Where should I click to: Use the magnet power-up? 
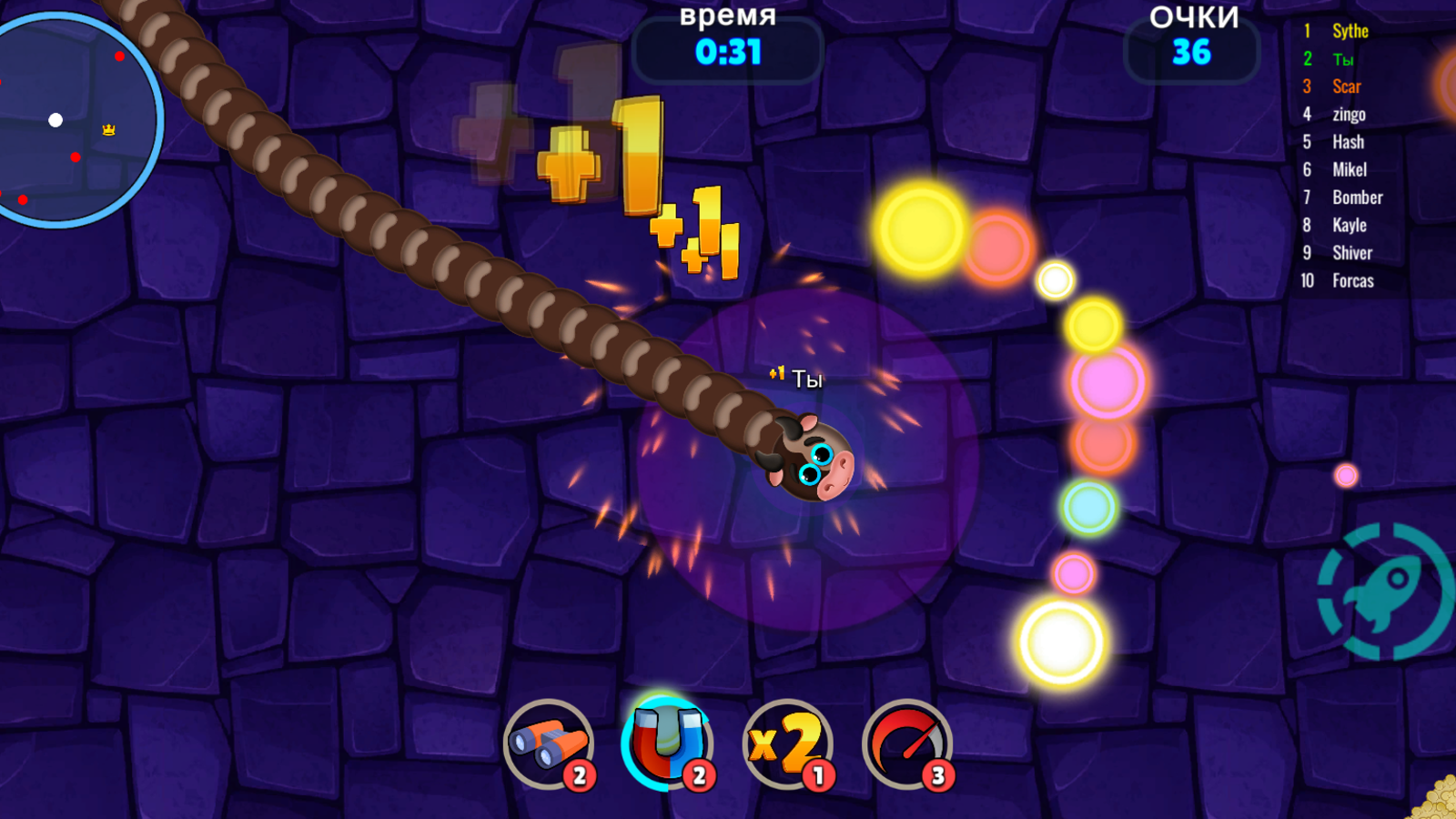pos(669,746)
